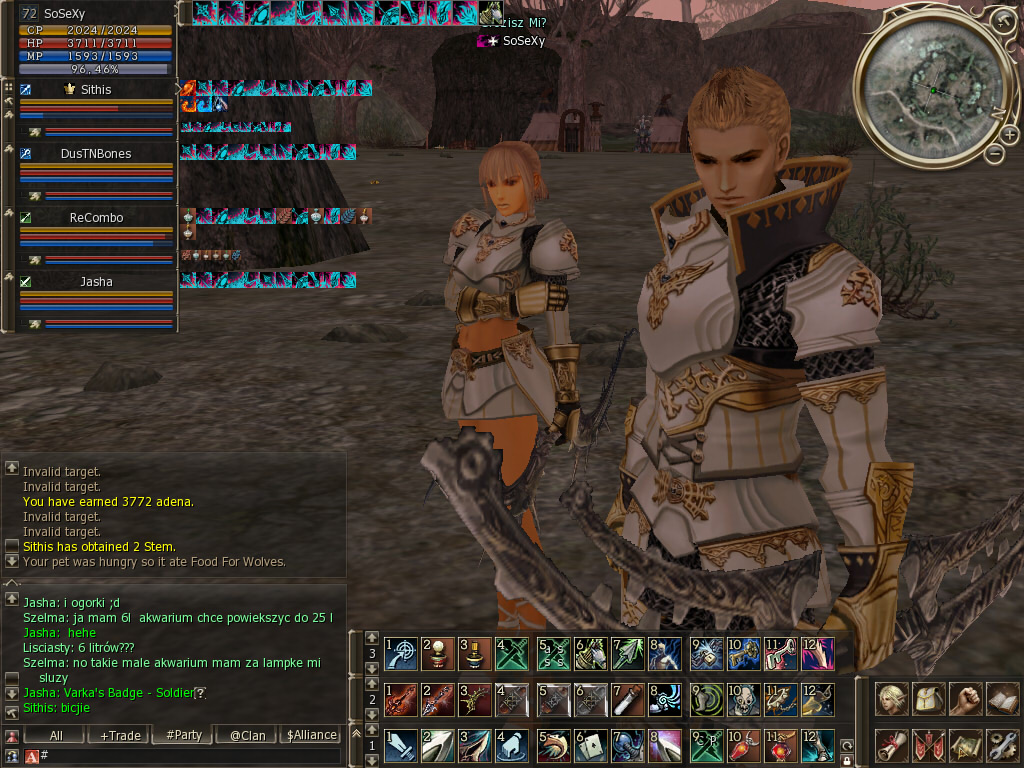
Task: Open the +Trade chat tab
Action: coord(120,735)
